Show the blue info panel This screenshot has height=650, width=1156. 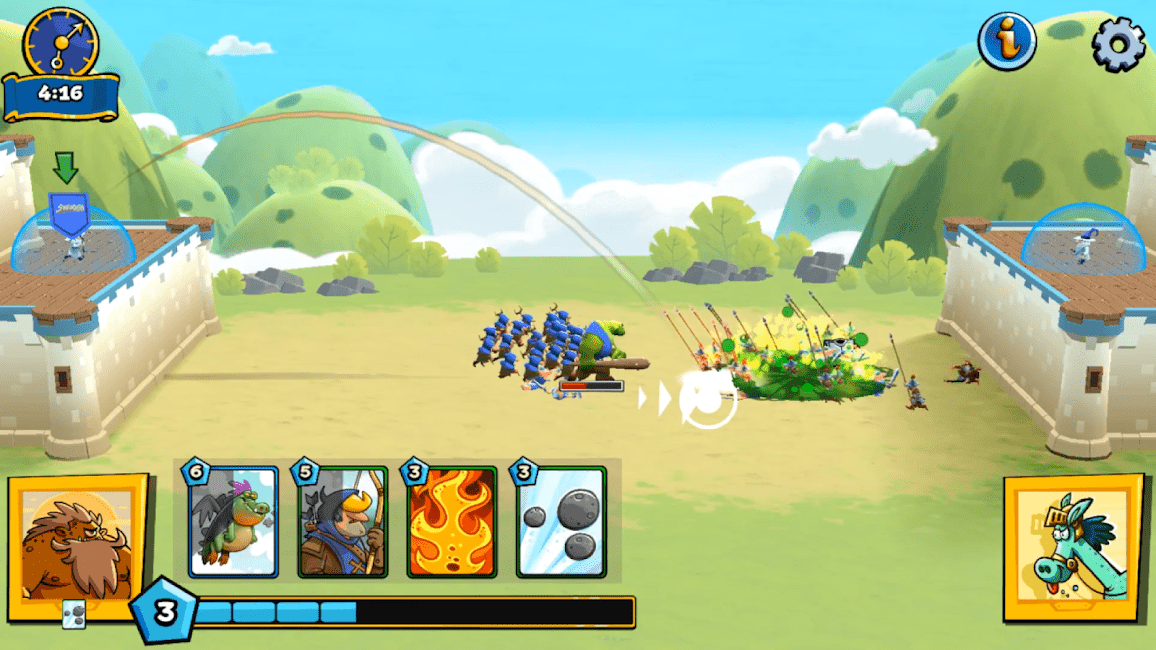1006,41
